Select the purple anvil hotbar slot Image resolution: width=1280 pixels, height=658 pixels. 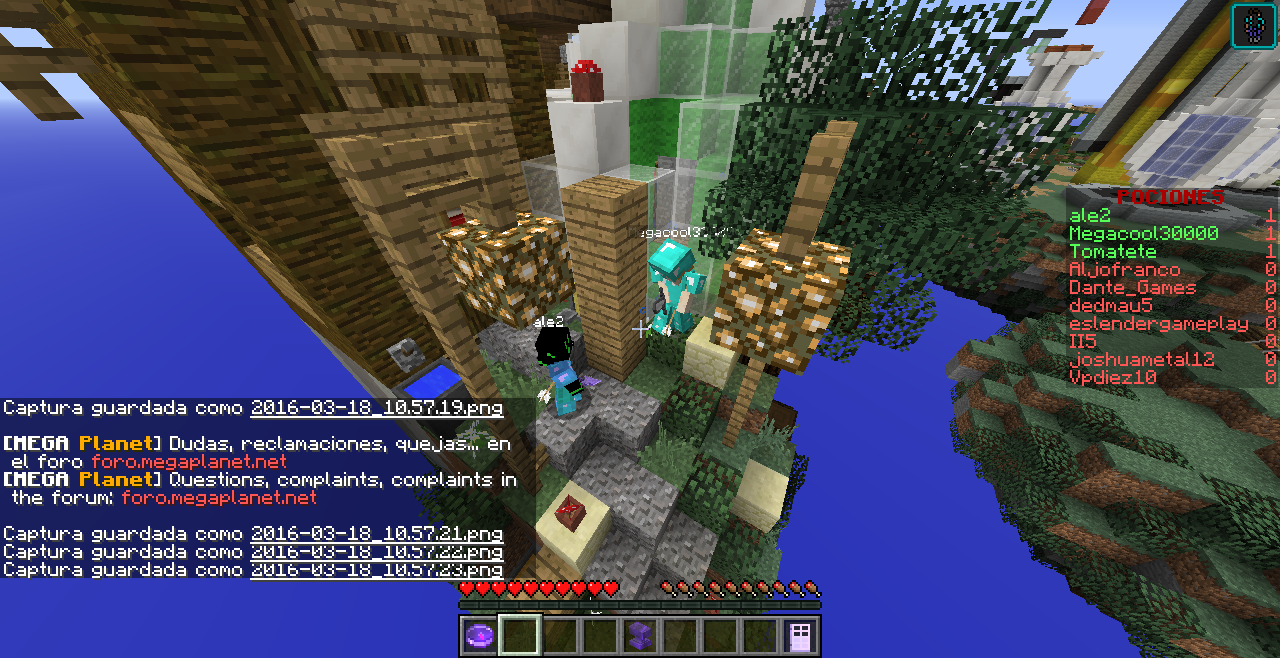639,636
